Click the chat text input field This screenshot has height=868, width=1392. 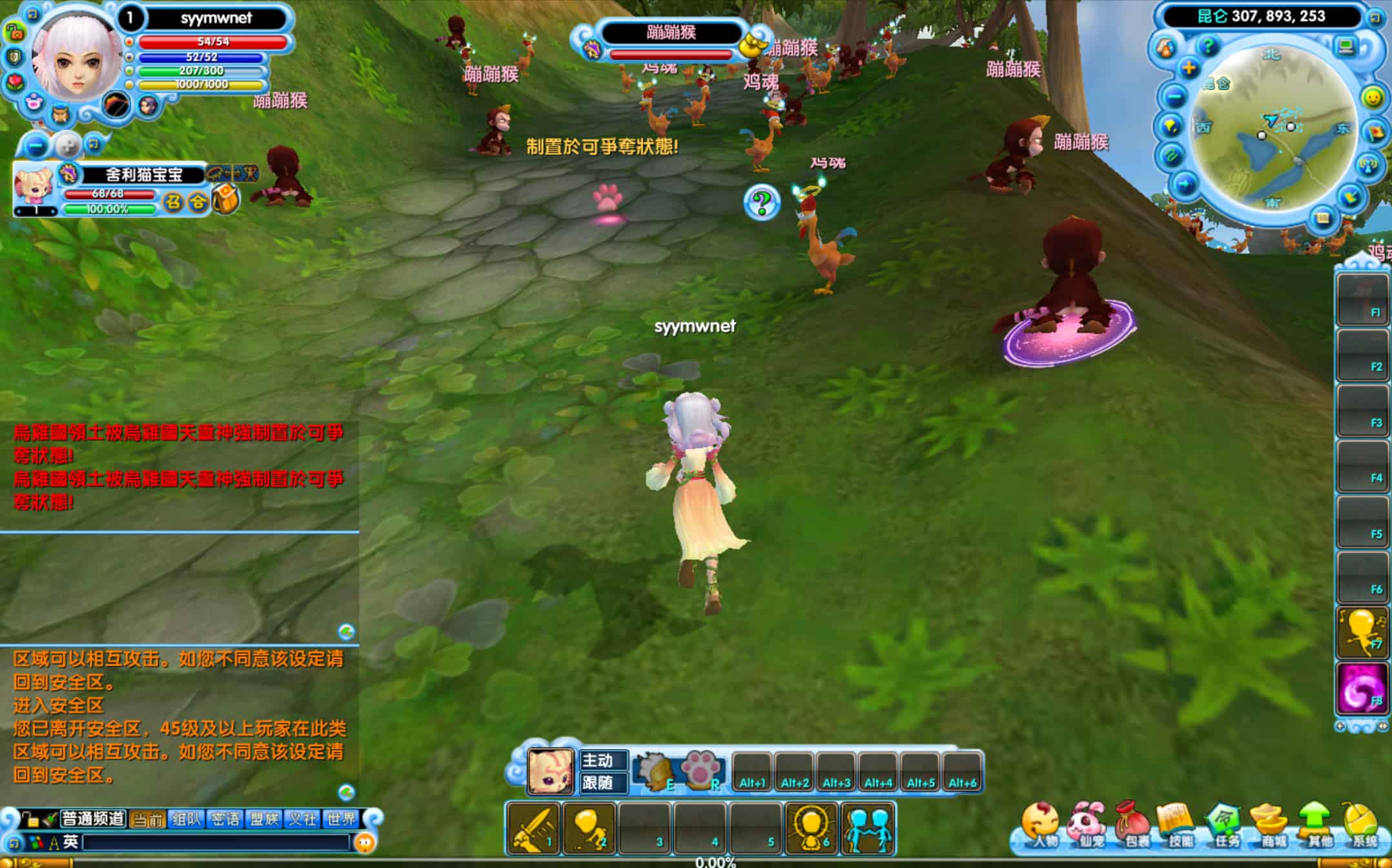pyautogui.click(x=216, y=842)
